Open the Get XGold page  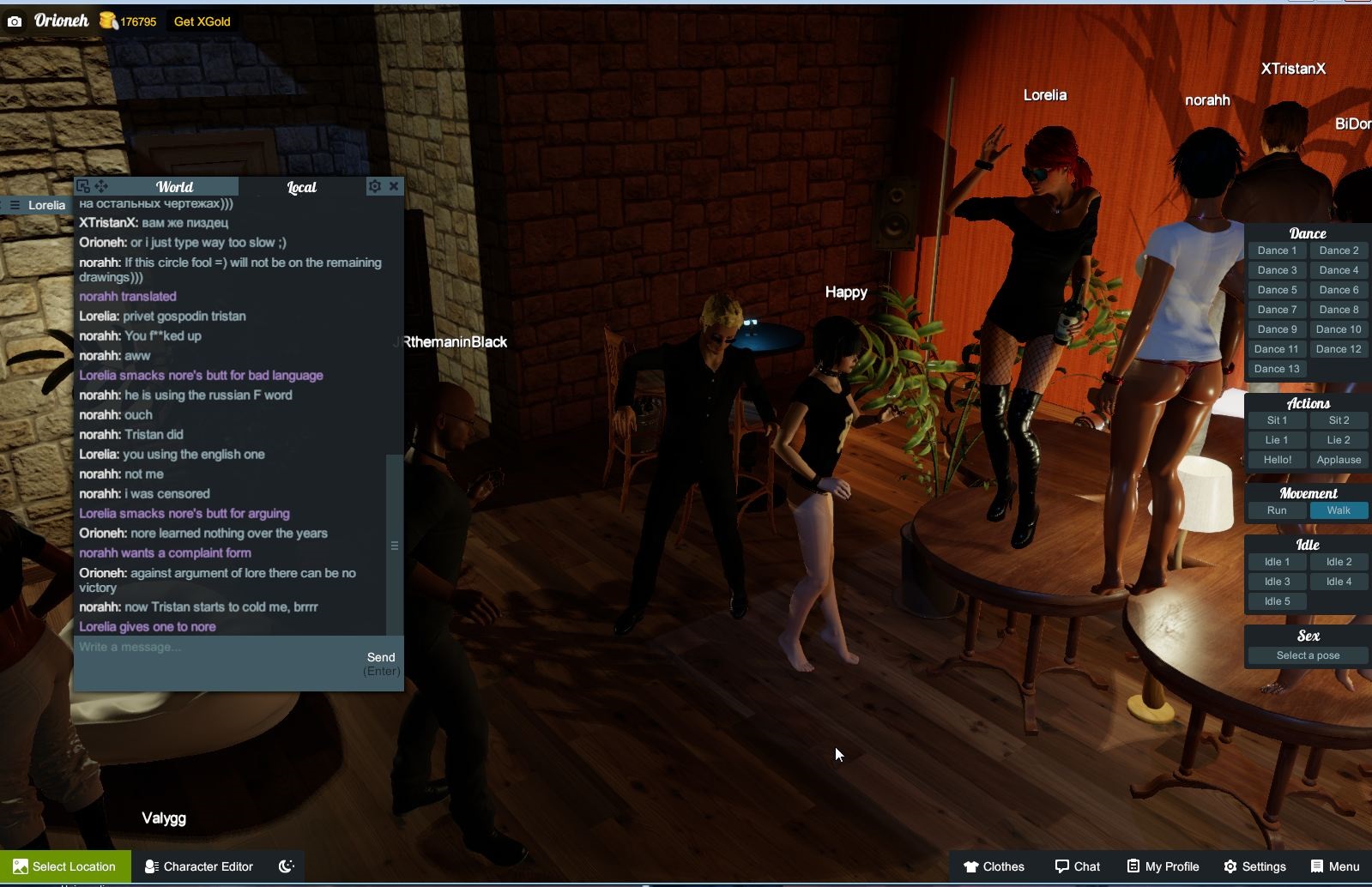click(202, 21)
